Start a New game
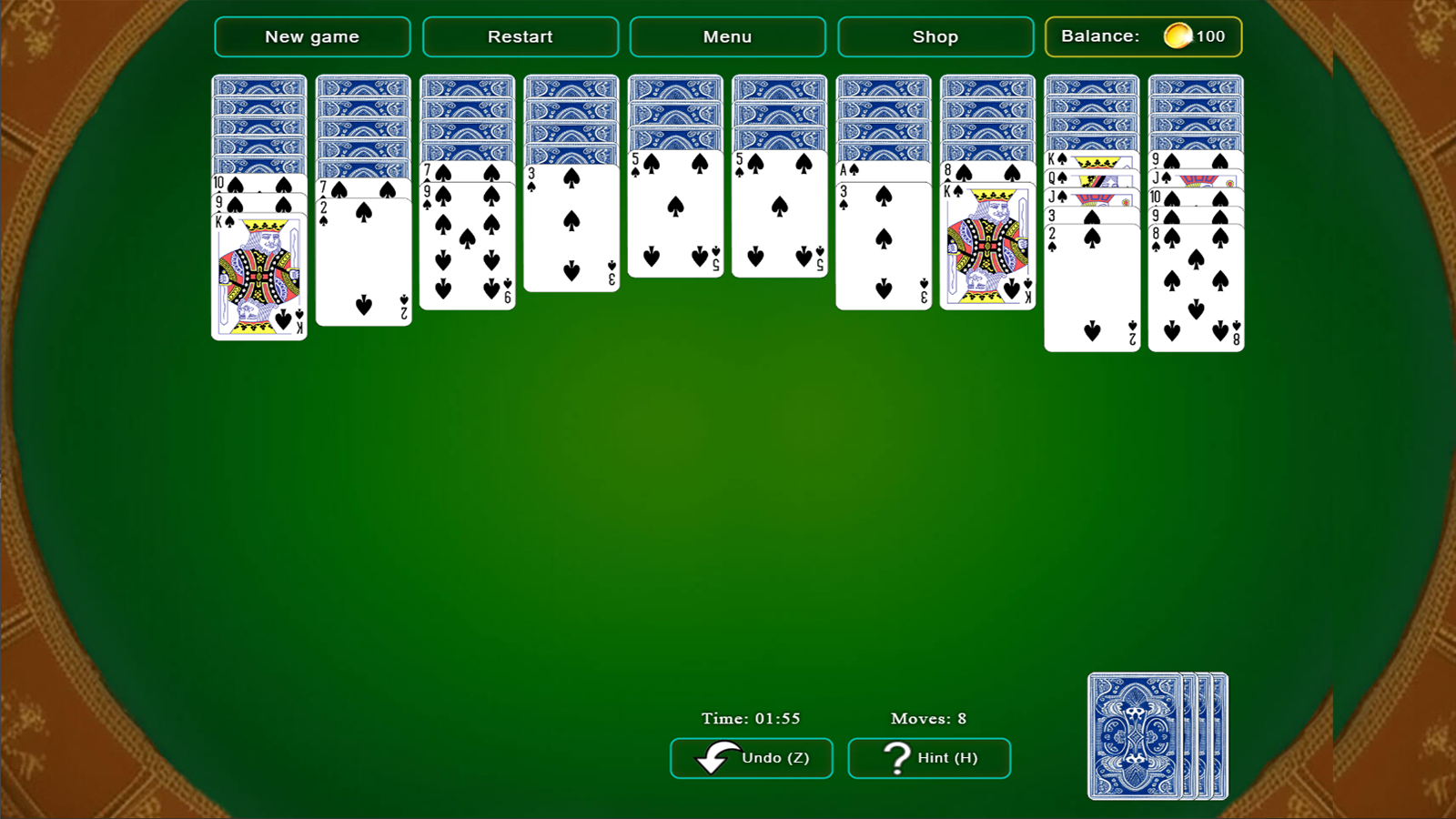Screen dimensions: 1456x819 pyautogui.click(x=311, y=36)
